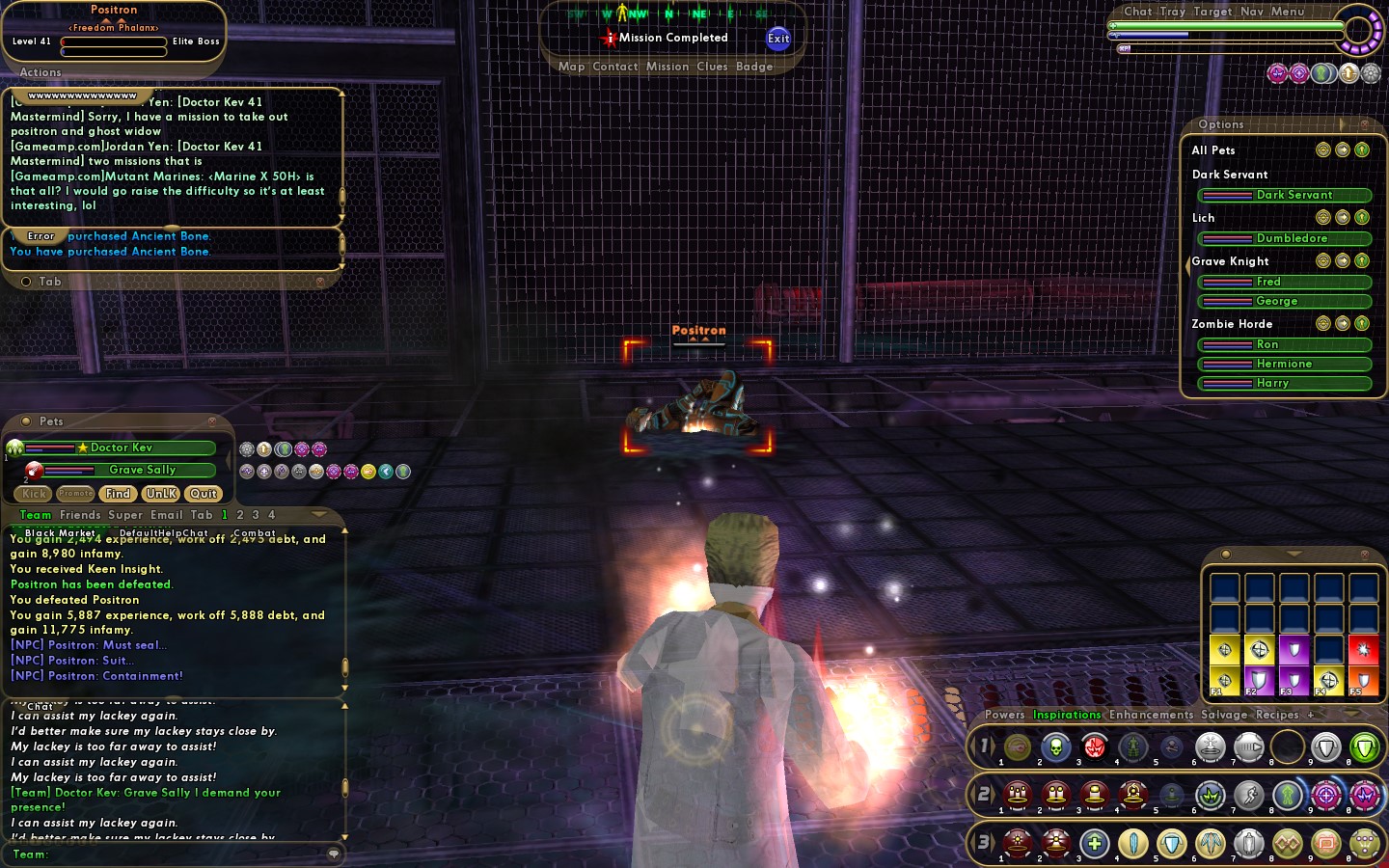Click the Exit mission button
Screen dimensions: 1389x868
tap(777, 39)
